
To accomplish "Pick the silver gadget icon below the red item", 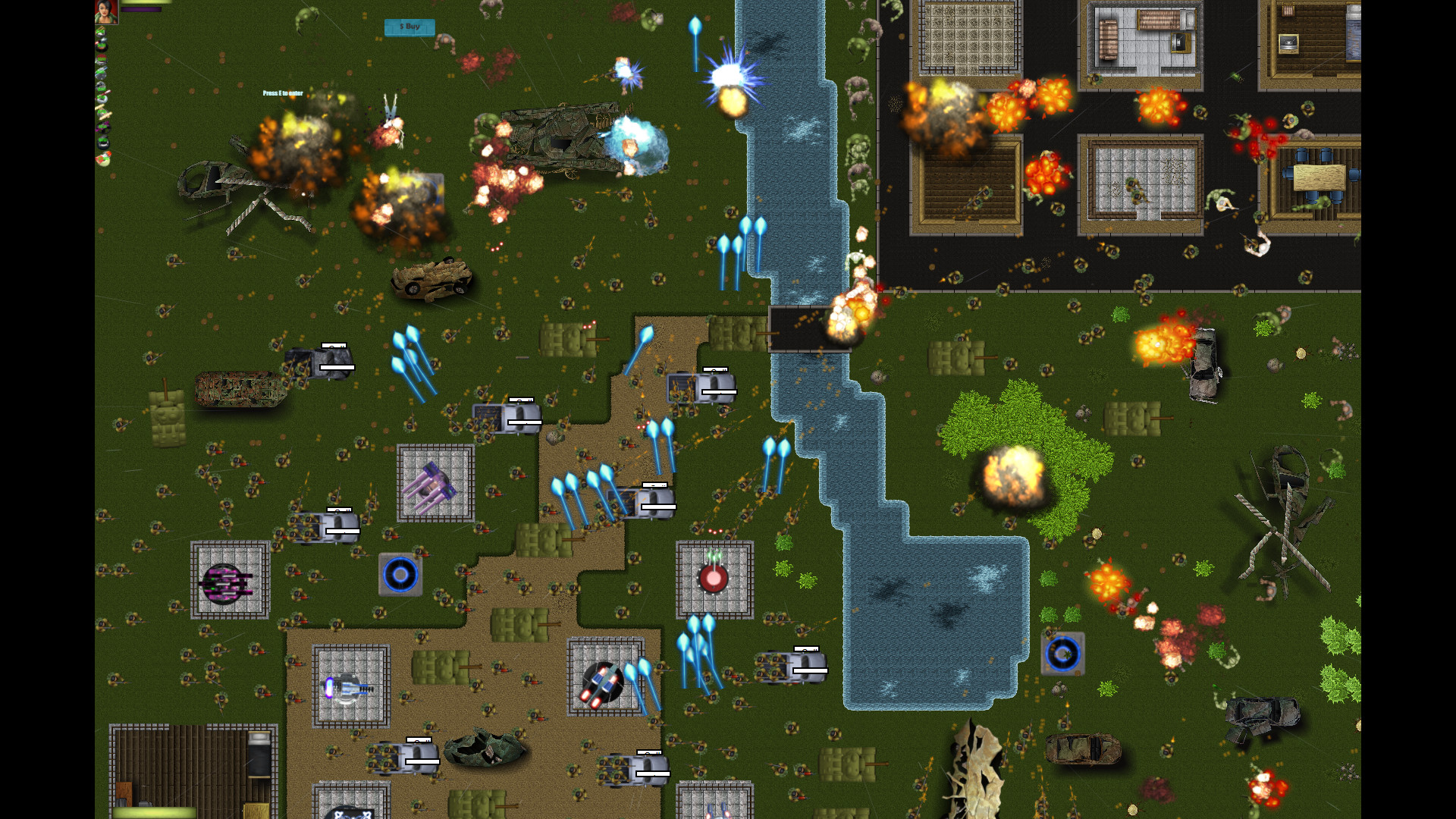I will click(x=102, y=73).
